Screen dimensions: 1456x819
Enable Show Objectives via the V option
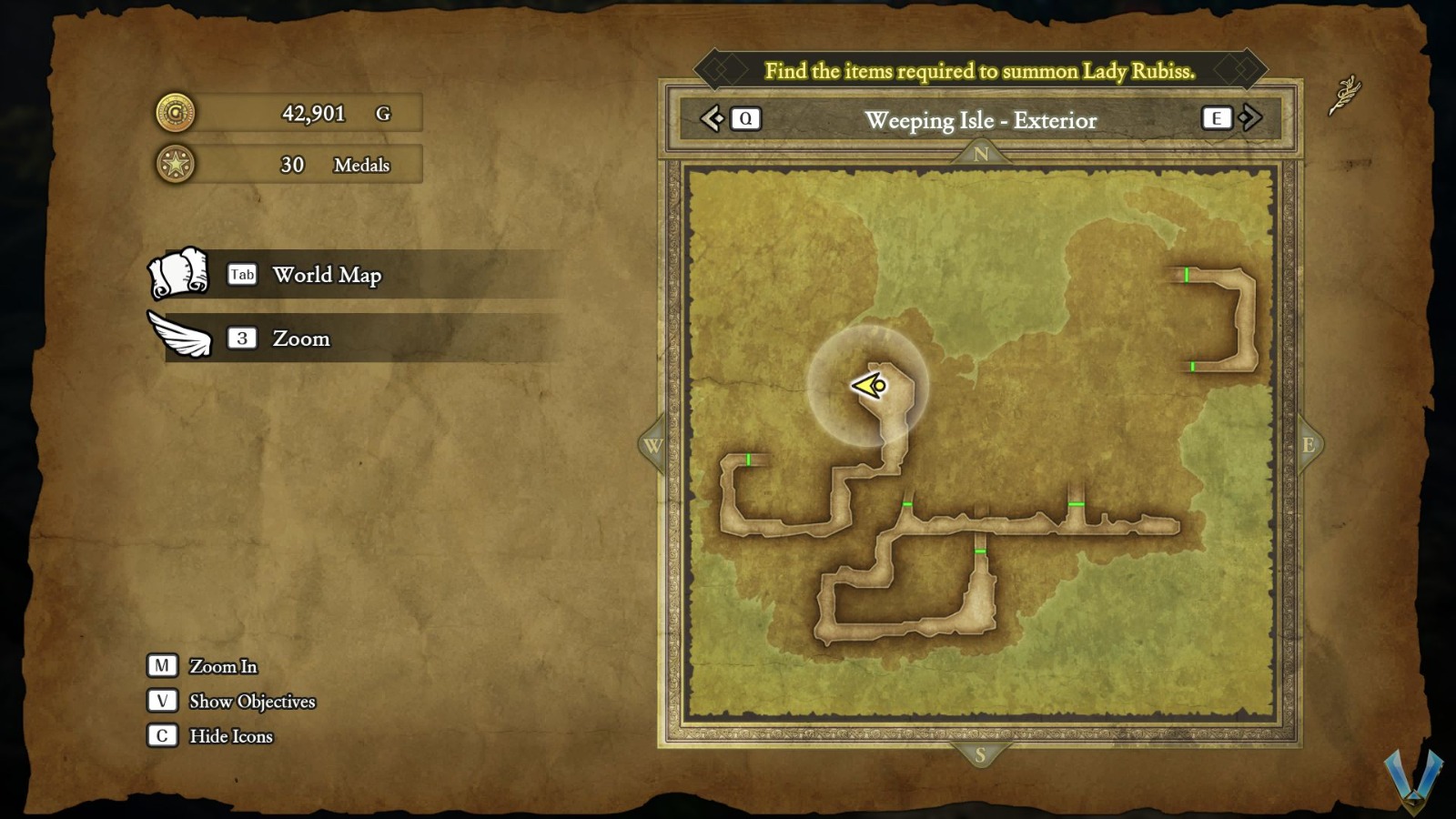pos(164,701)
